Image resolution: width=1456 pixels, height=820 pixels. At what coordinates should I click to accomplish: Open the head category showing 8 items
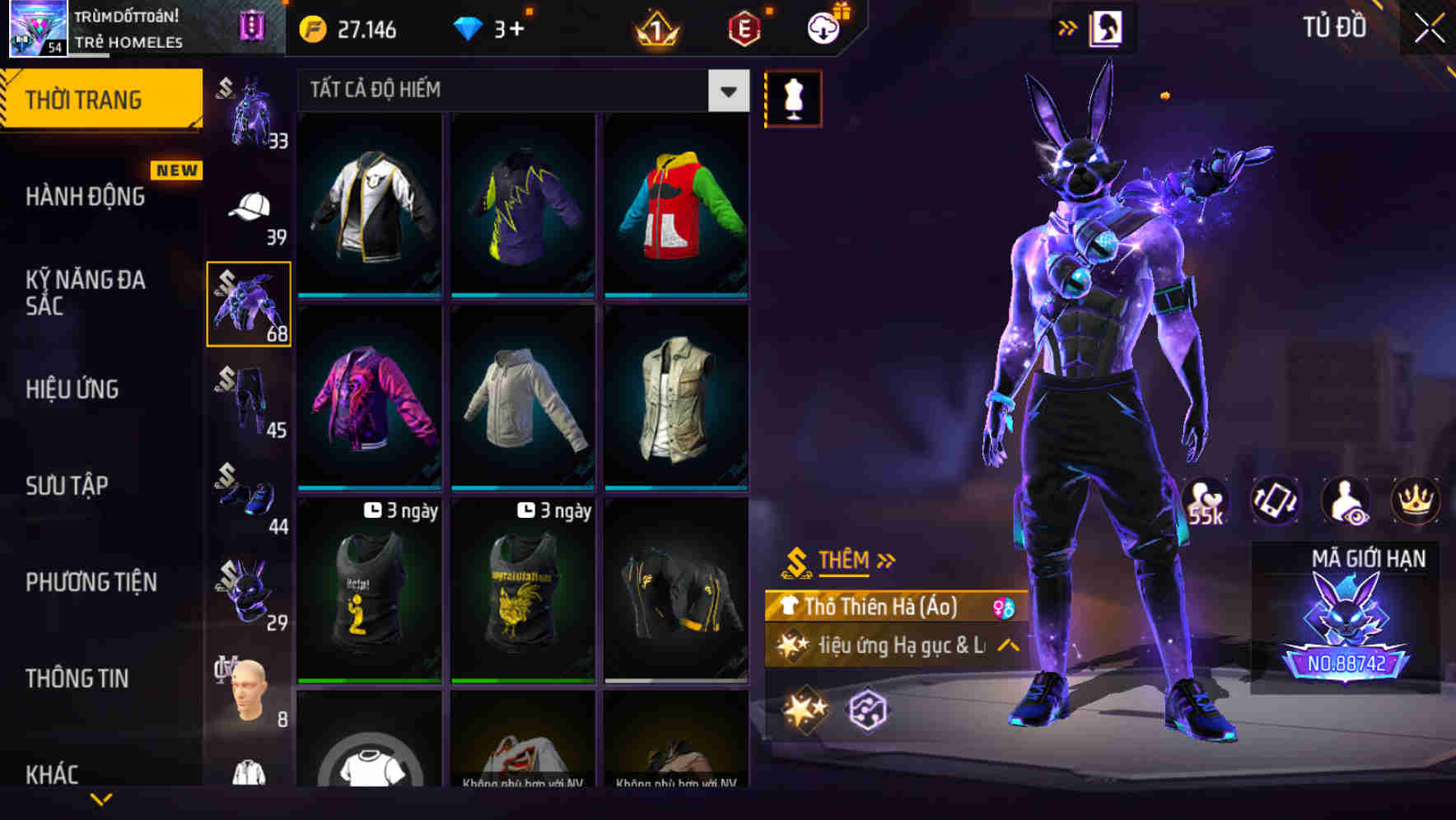pyautogui.click(x=247, y=686)
